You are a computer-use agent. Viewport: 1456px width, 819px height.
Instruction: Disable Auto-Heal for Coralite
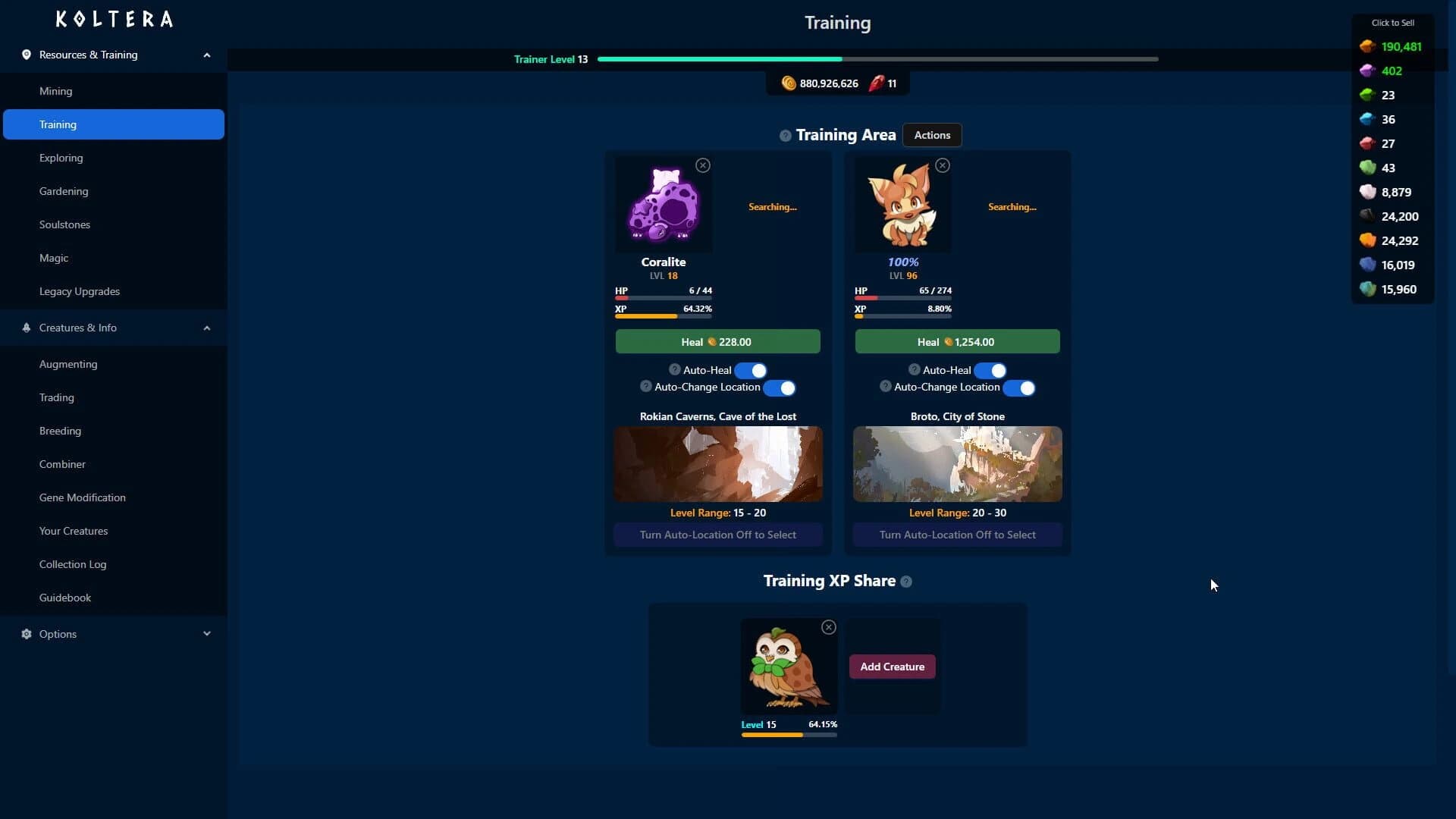click(x=752, y=370)
